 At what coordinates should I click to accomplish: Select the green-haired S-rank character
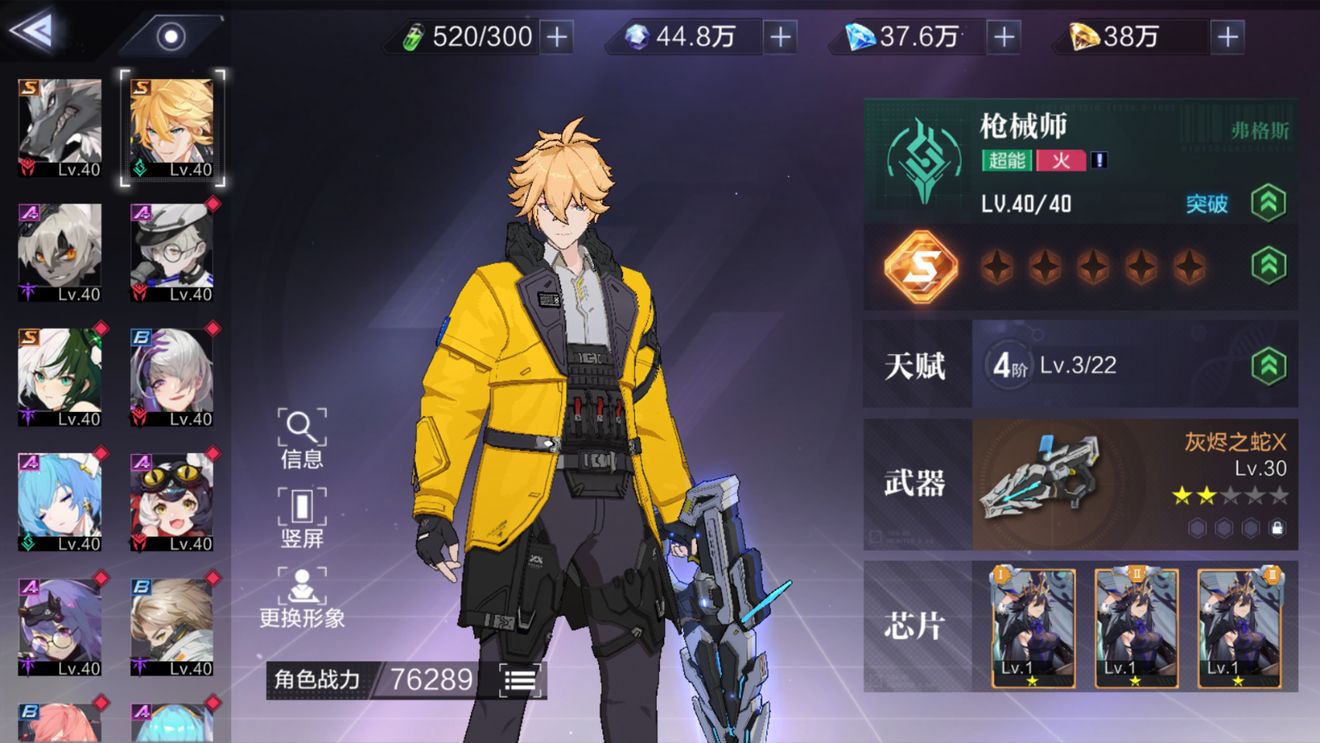pyautogui.click(x=60, y=377)
